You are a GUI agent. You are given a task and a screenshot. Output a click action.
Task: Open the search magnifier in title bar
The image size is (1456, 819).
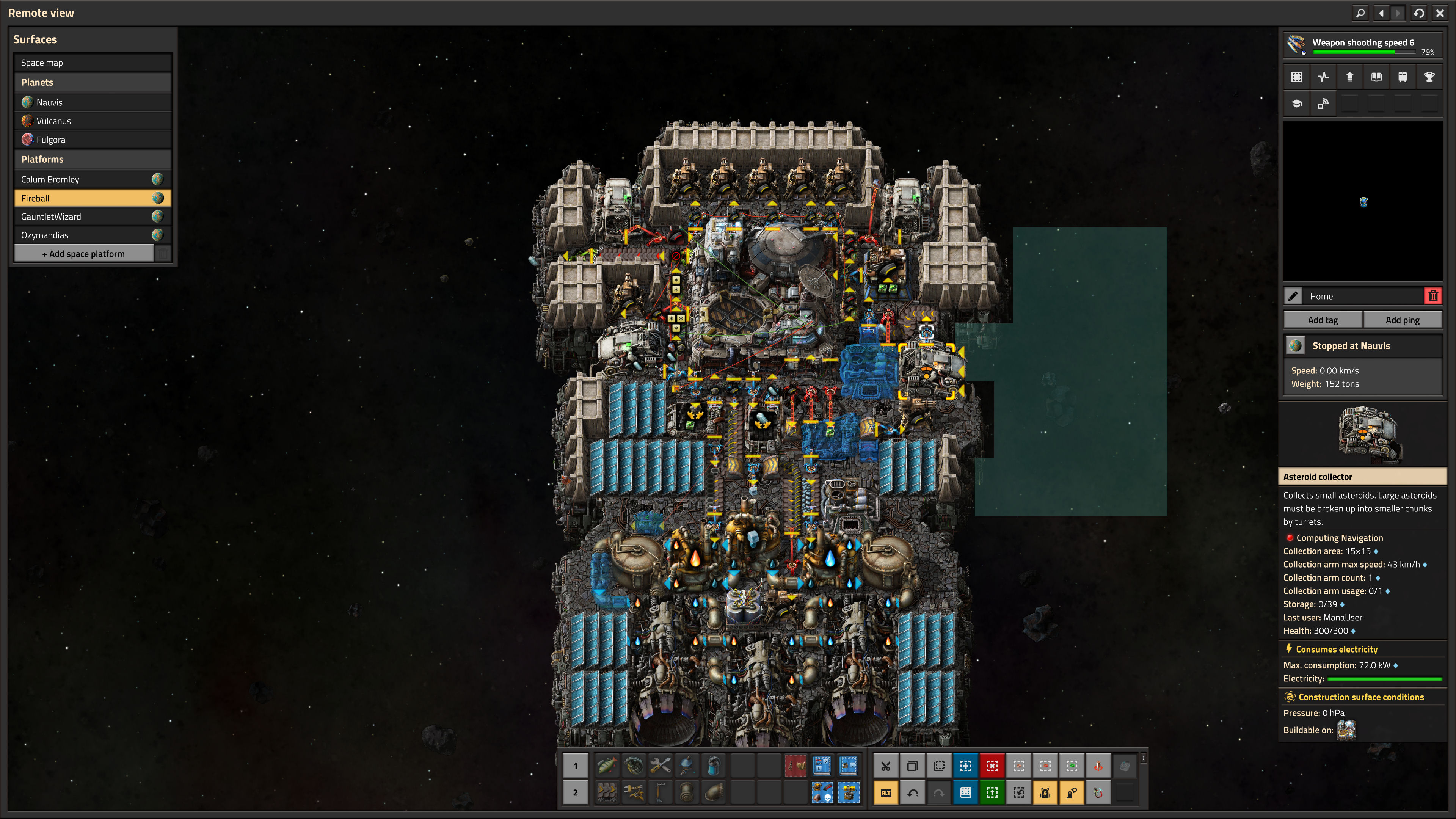click(1360, 13)
